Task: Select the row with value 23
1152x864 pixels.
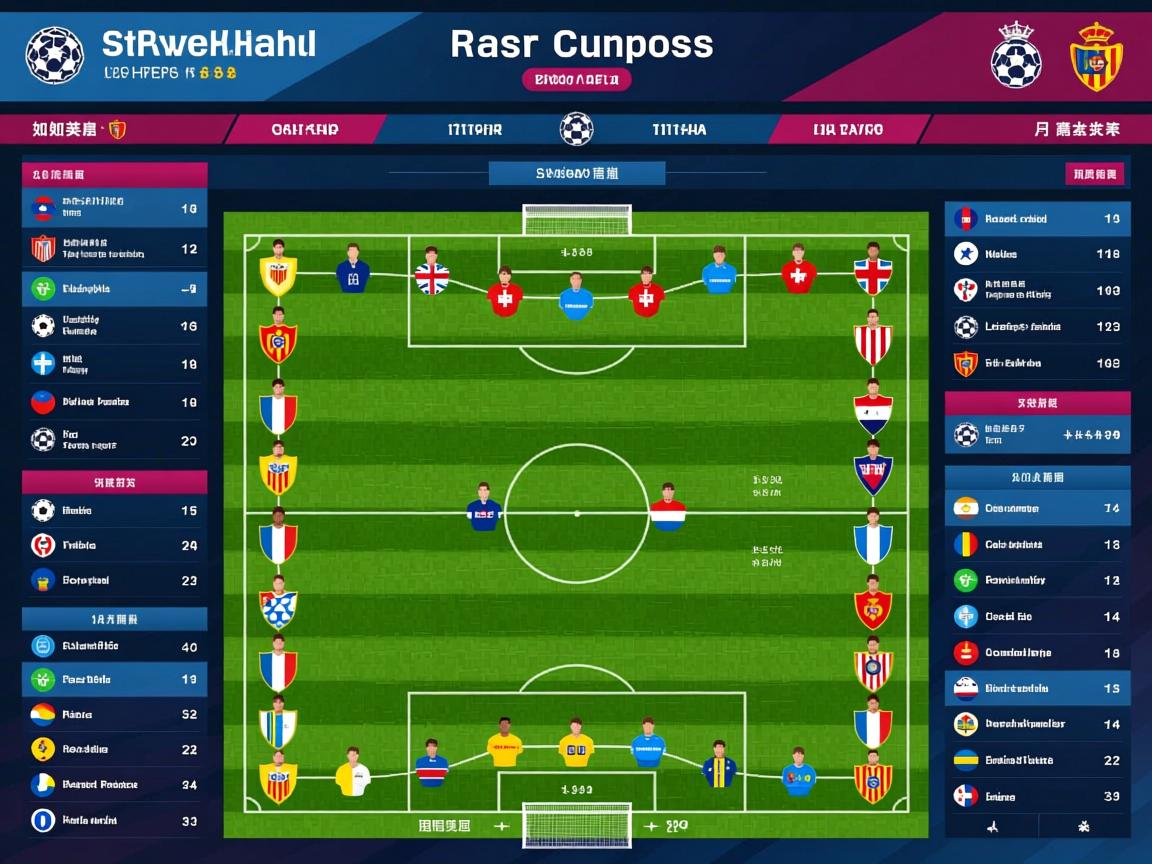Action: (114, 580)
